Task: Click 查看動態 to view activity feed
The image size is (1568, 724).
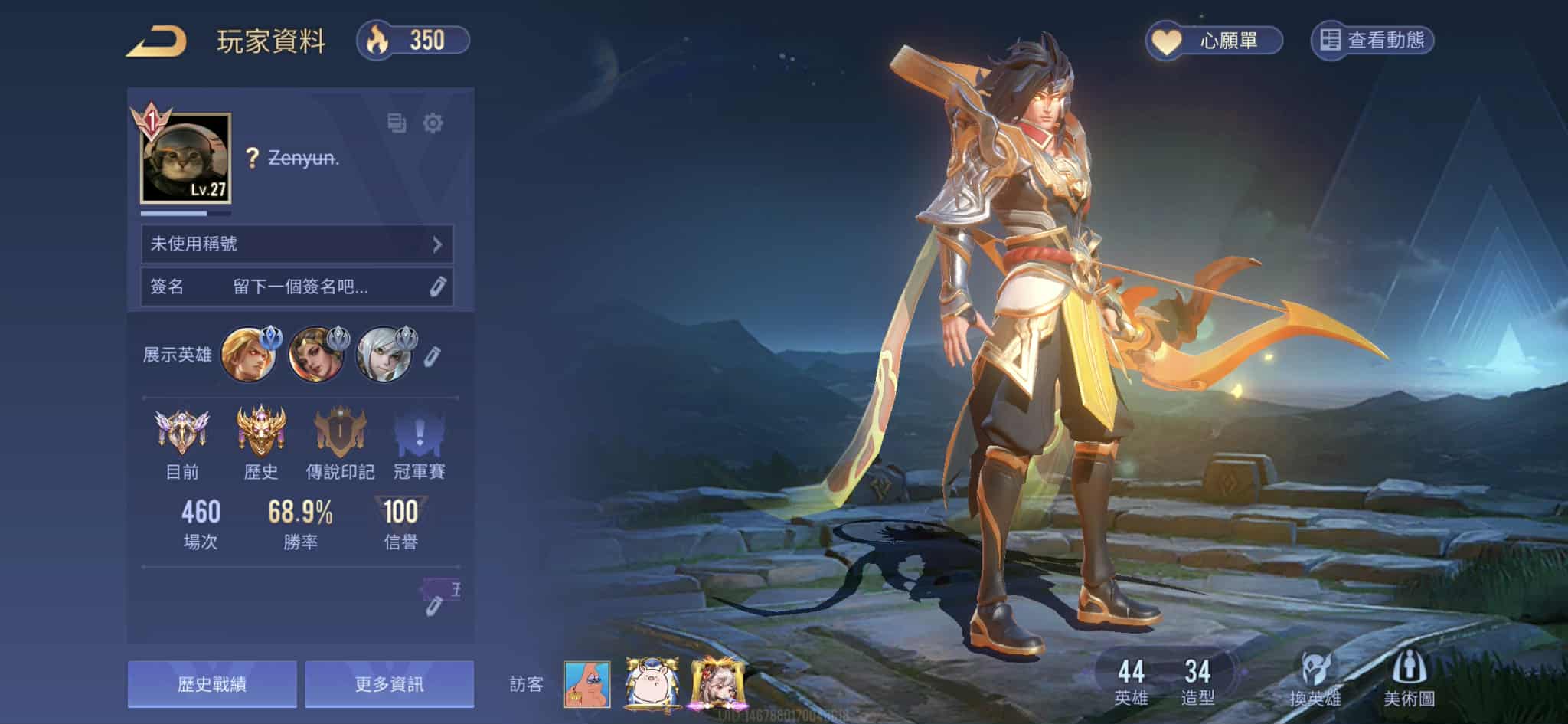Action: click(1372, 41)
